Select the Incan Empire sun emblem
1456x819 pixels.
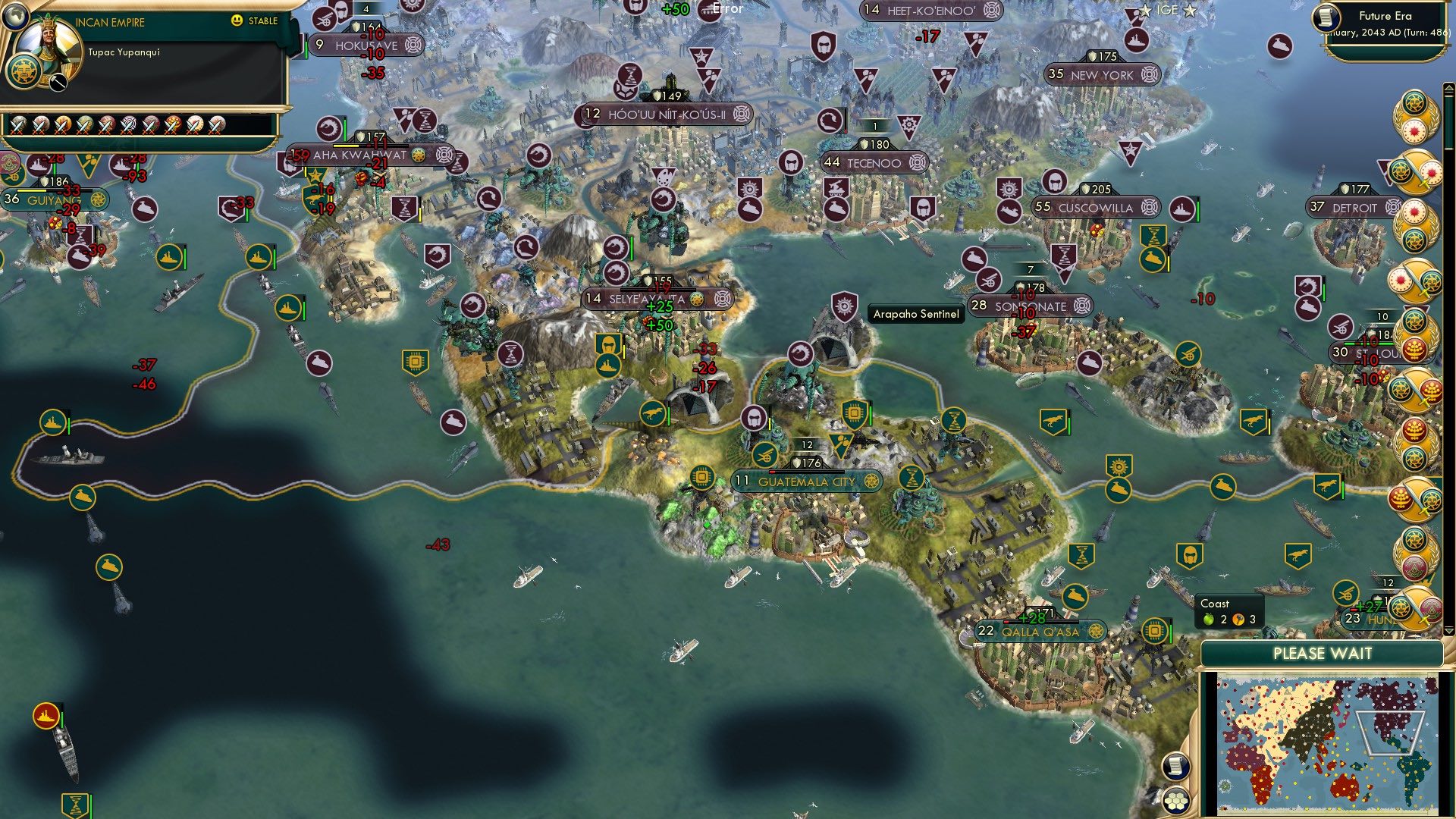click(x=24, y=72)
